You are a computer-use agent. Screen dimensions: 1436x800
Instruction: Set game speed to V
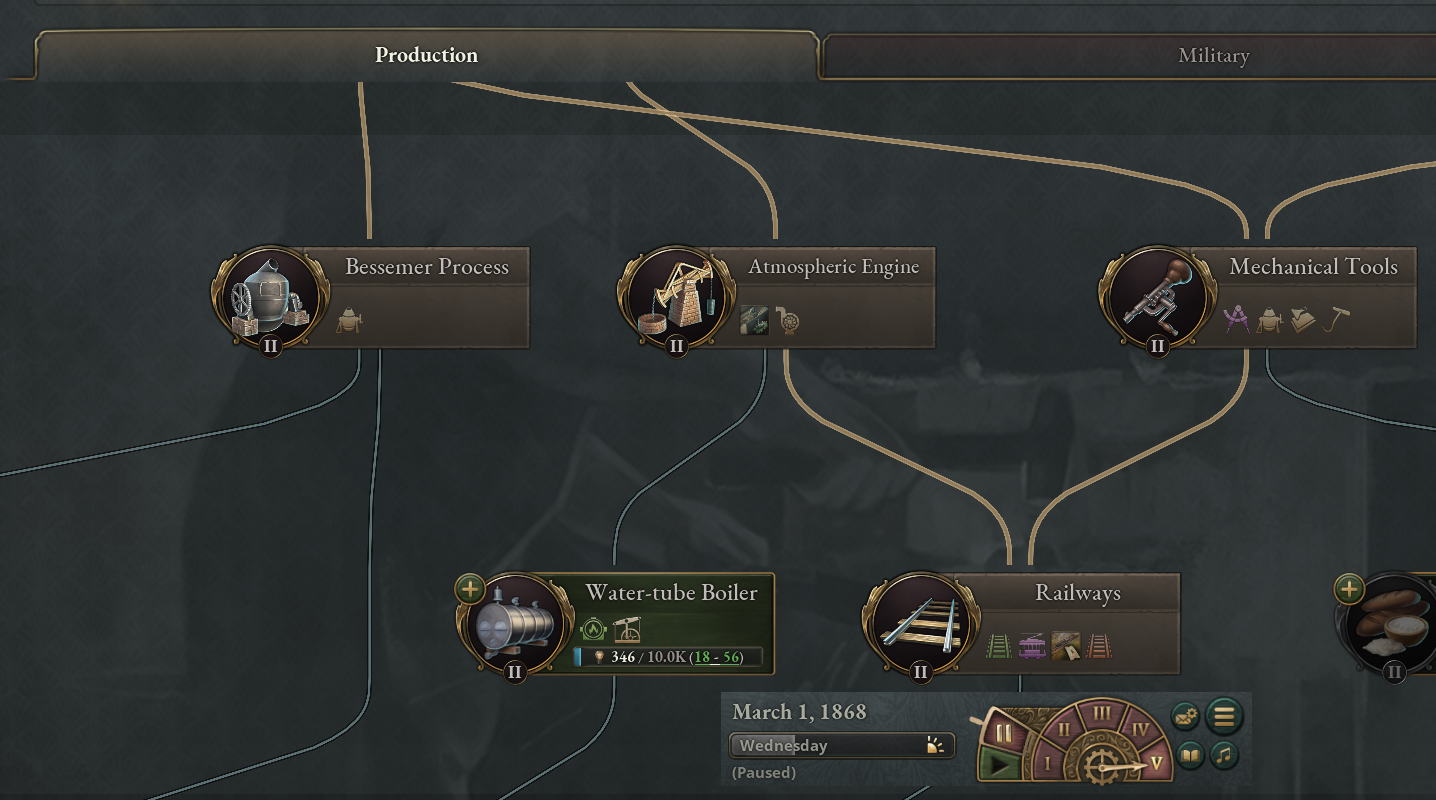click(1156, 763)
